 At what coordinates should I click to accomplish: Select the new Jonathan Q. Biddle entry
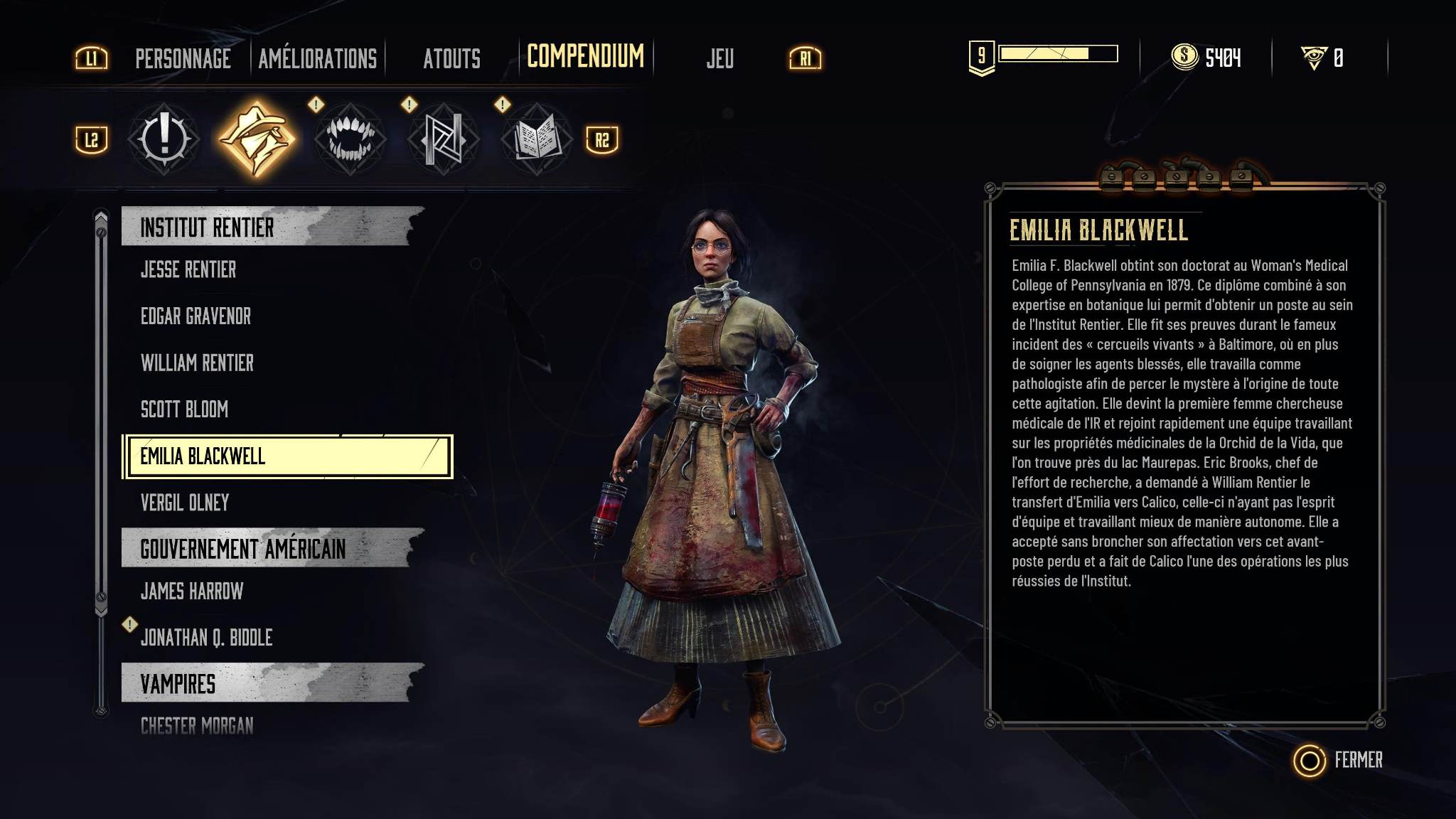[x=206, y=638]
